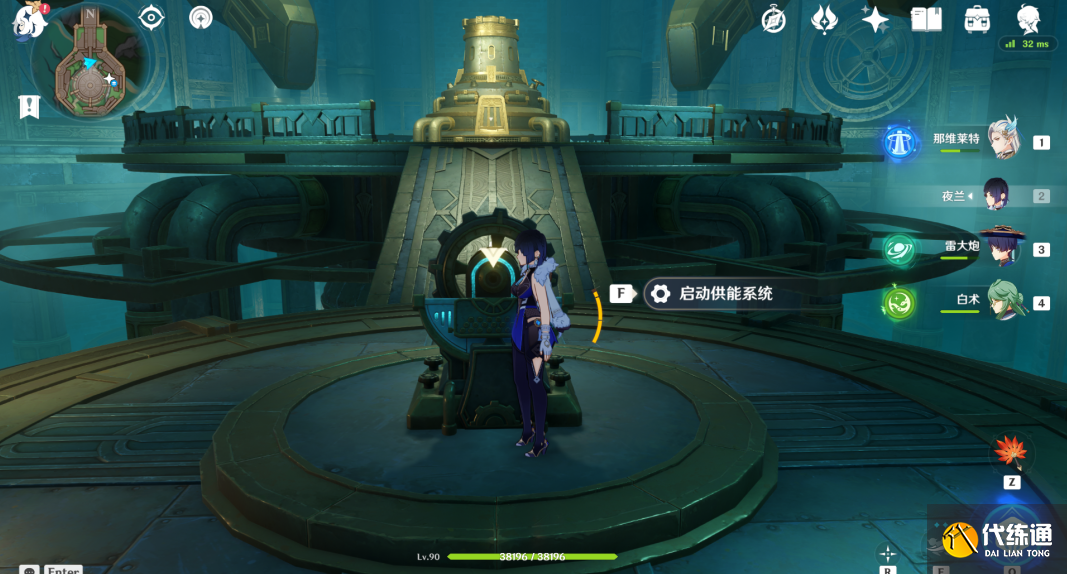Activate the 启动供能系统 interaction
The height and width of the screenshot is (574, 1067).
[x=711, y=294]
